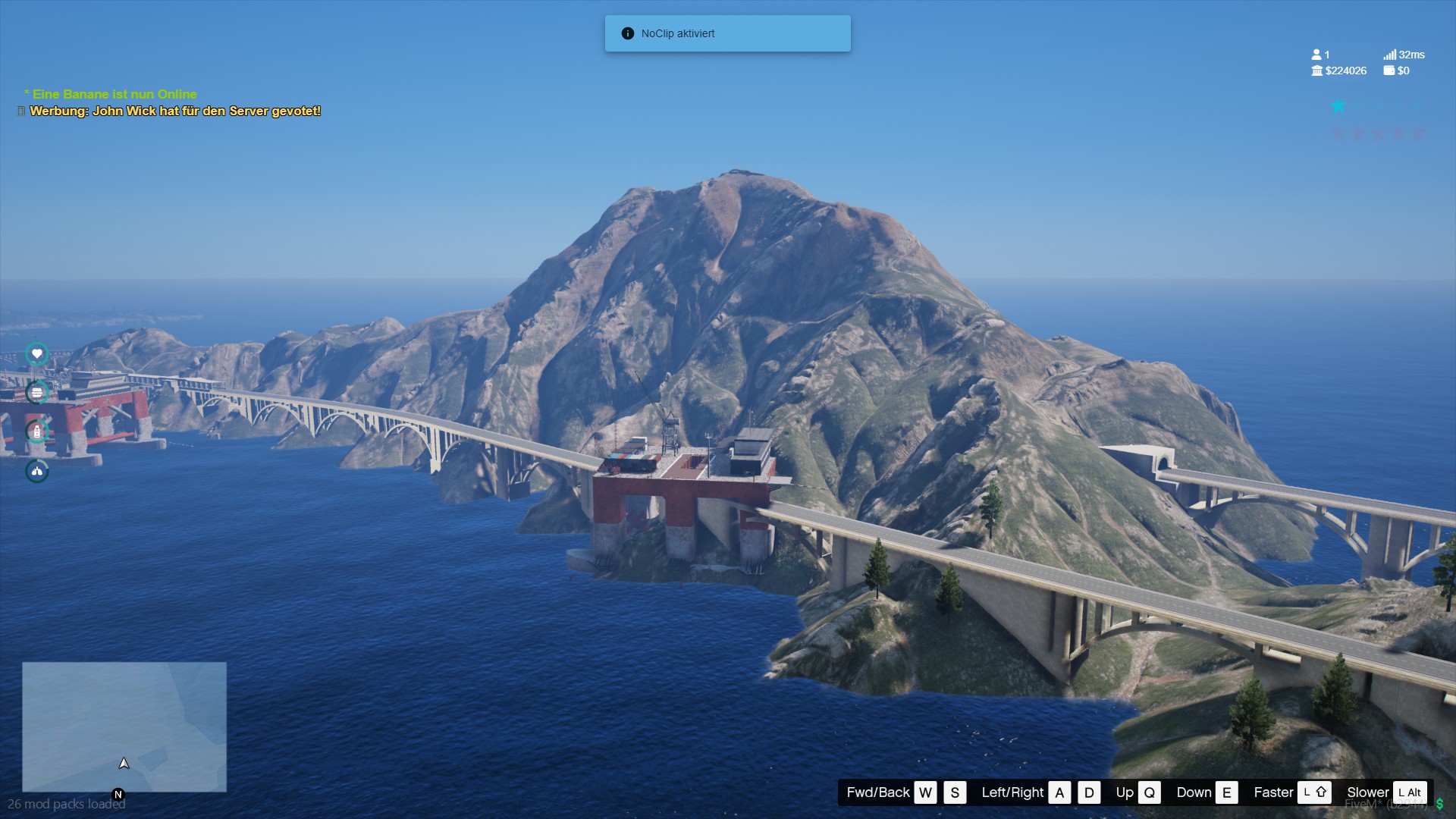The width and height of the screenshot is (1456, 819).
Task: Click the cyan wanted-level star
Action: click(1338, 107)
